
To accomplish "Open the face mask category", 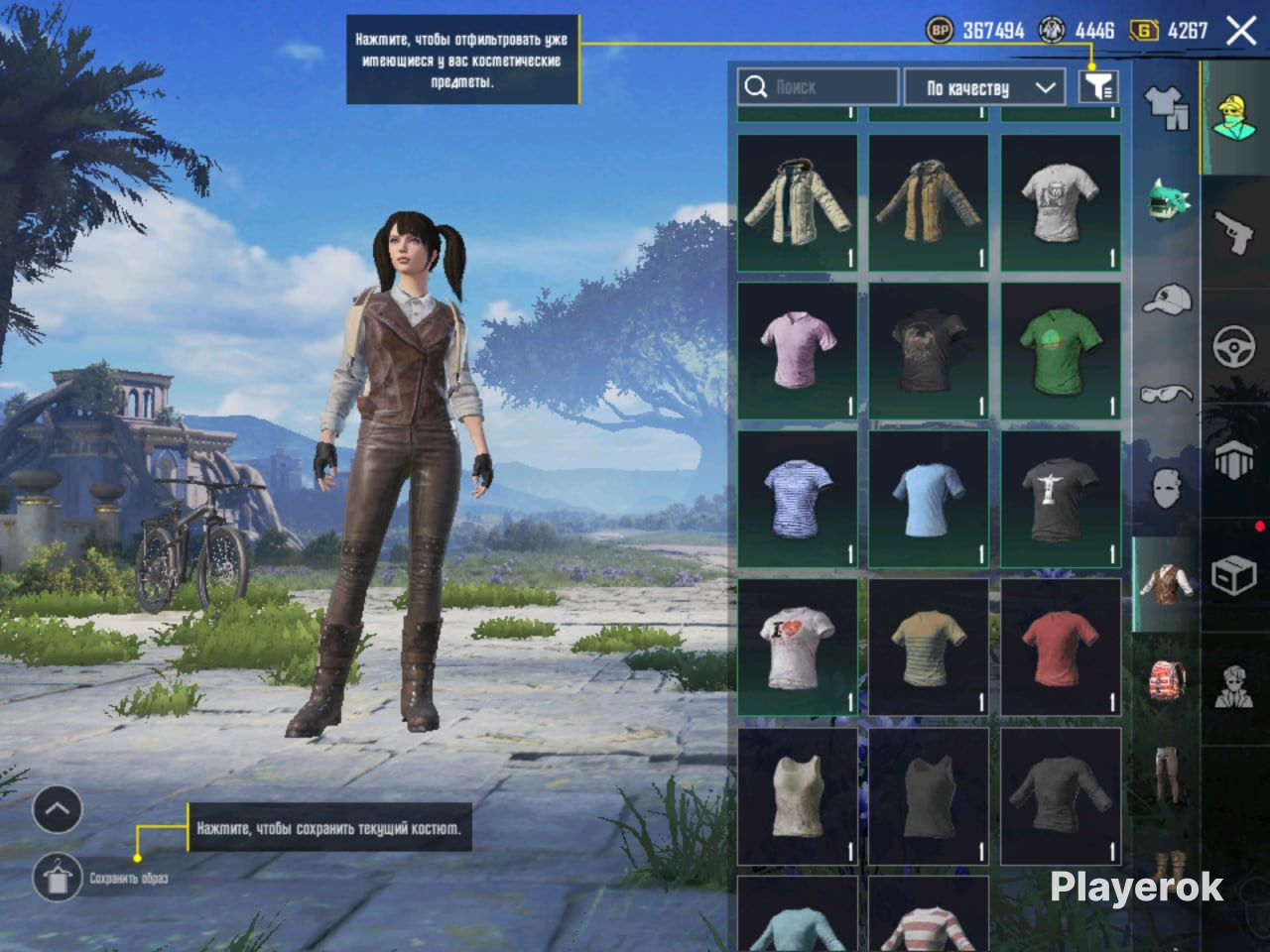I will [1167, 488].
